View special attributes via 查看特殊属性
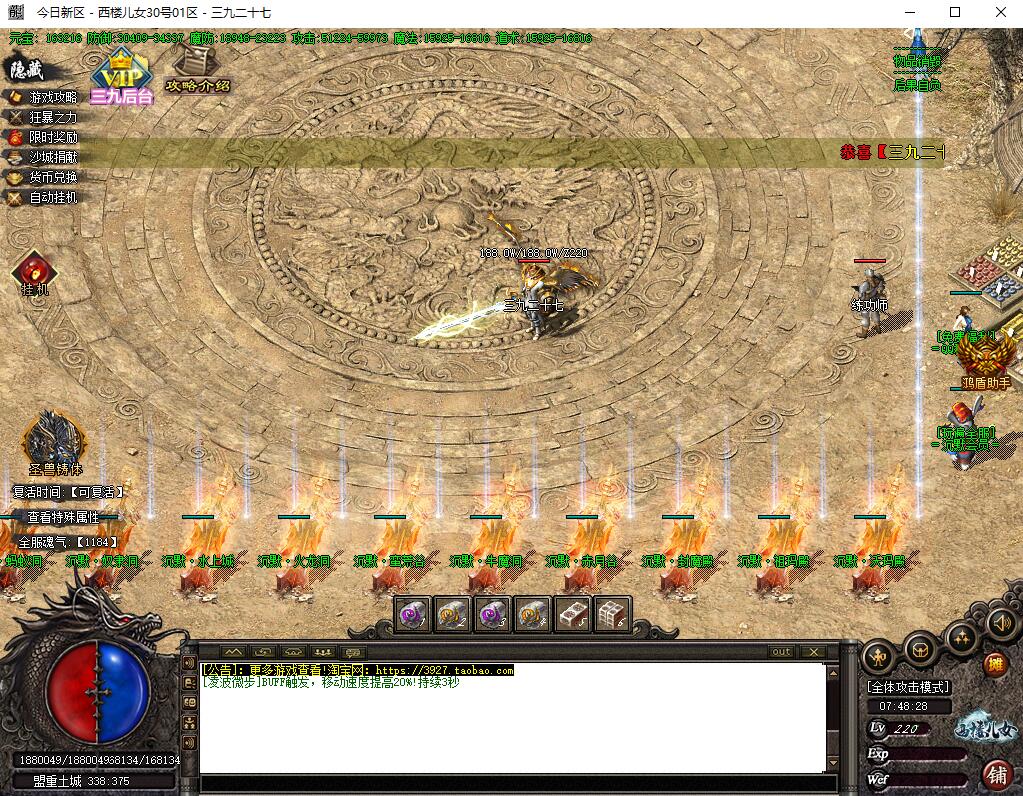 click(62, 517)
